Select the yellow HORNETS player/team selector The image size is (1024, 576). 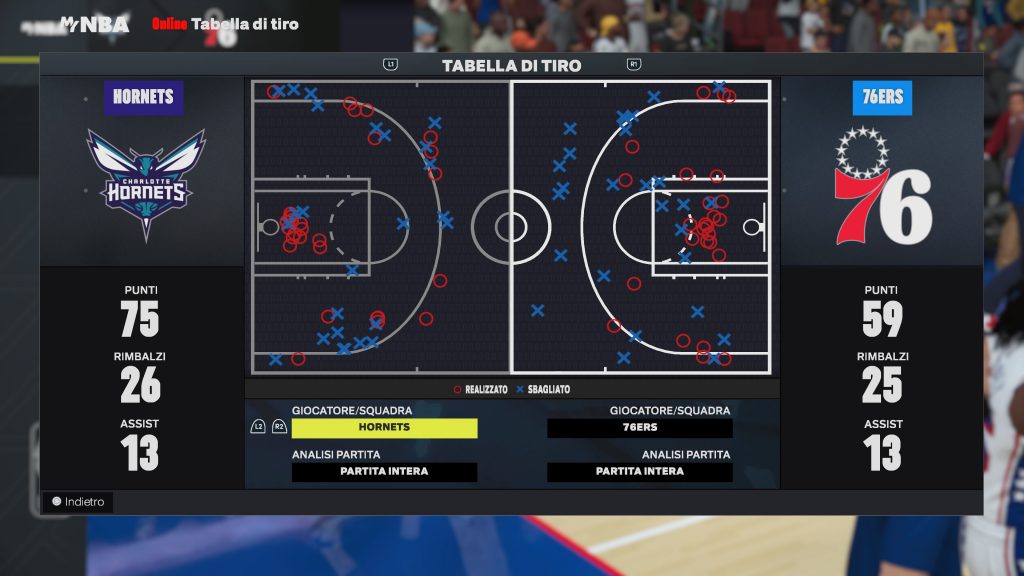coord(384,428)
